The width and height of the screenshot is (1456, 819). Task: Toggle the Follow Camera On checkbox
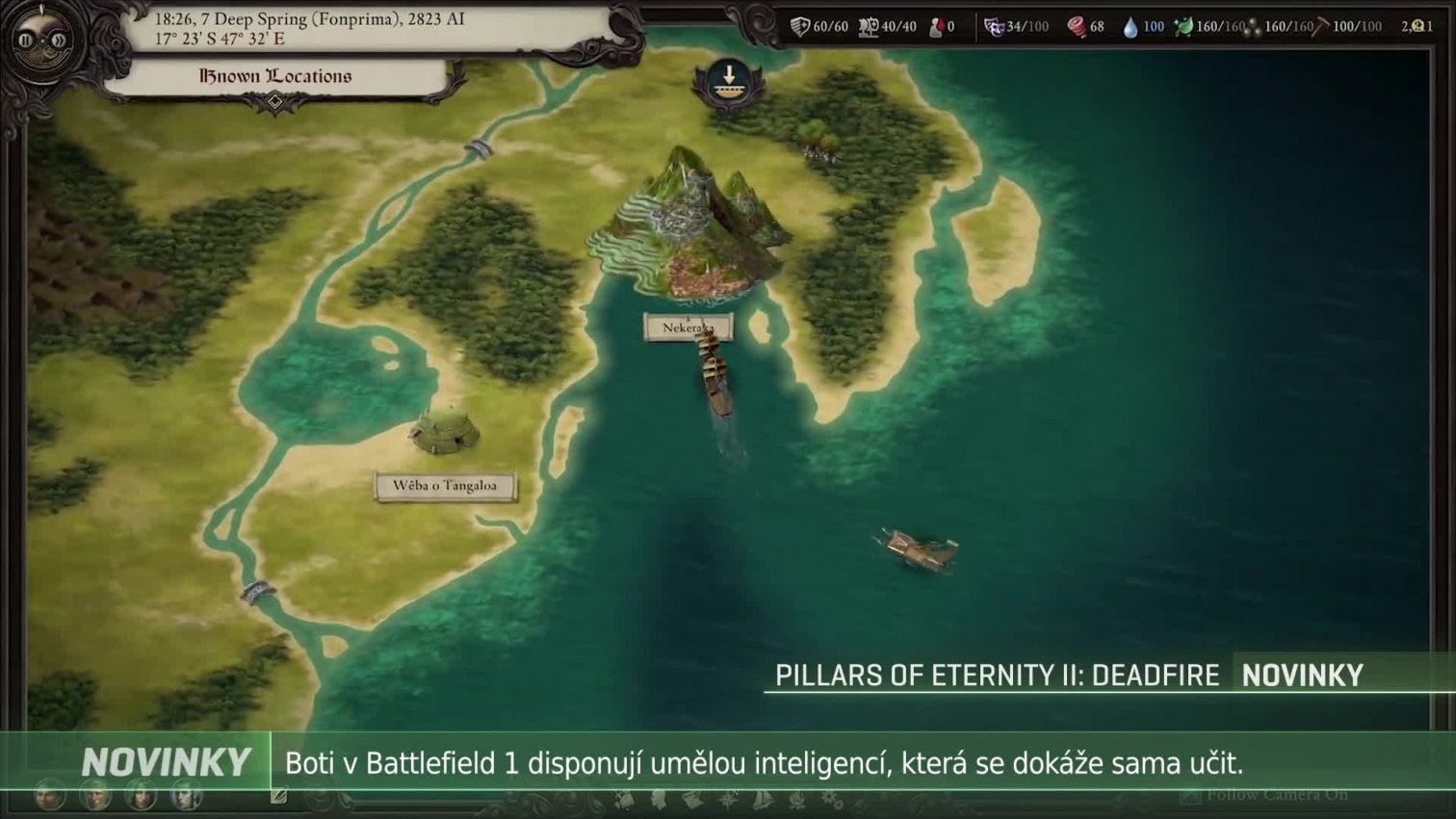1190,795
